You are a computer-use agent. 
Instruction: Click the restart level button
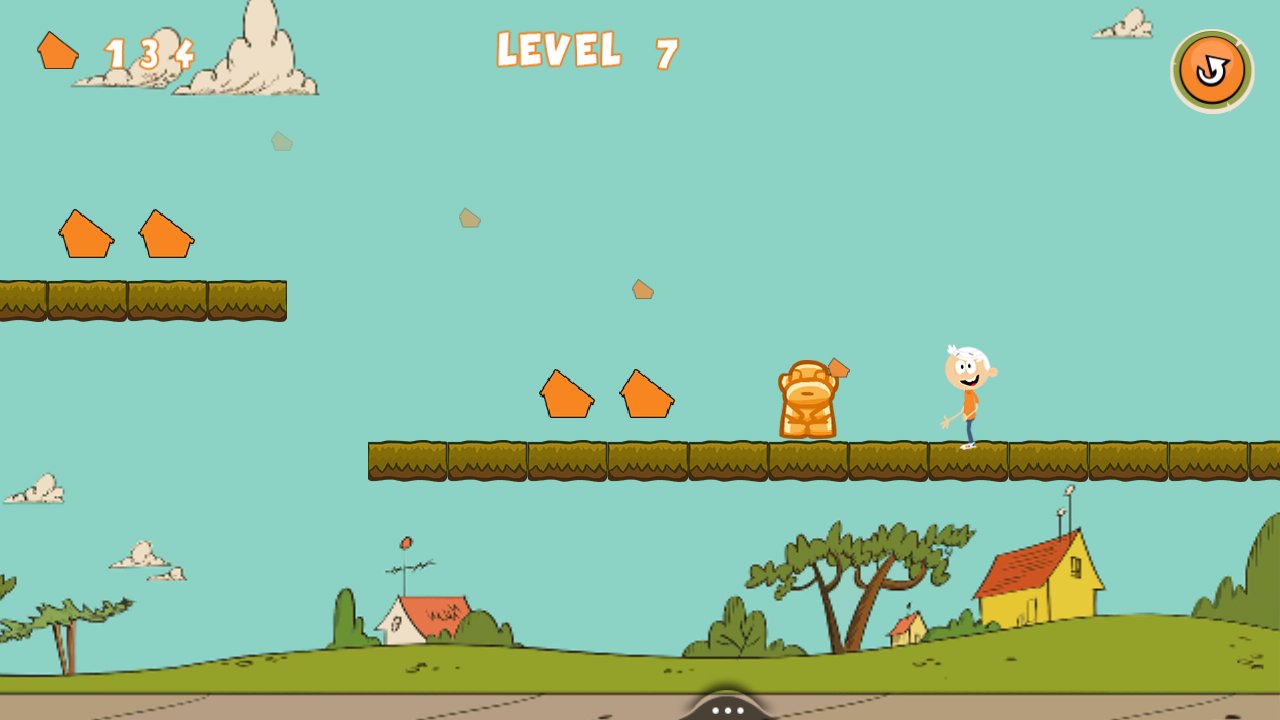point(1212,68)
